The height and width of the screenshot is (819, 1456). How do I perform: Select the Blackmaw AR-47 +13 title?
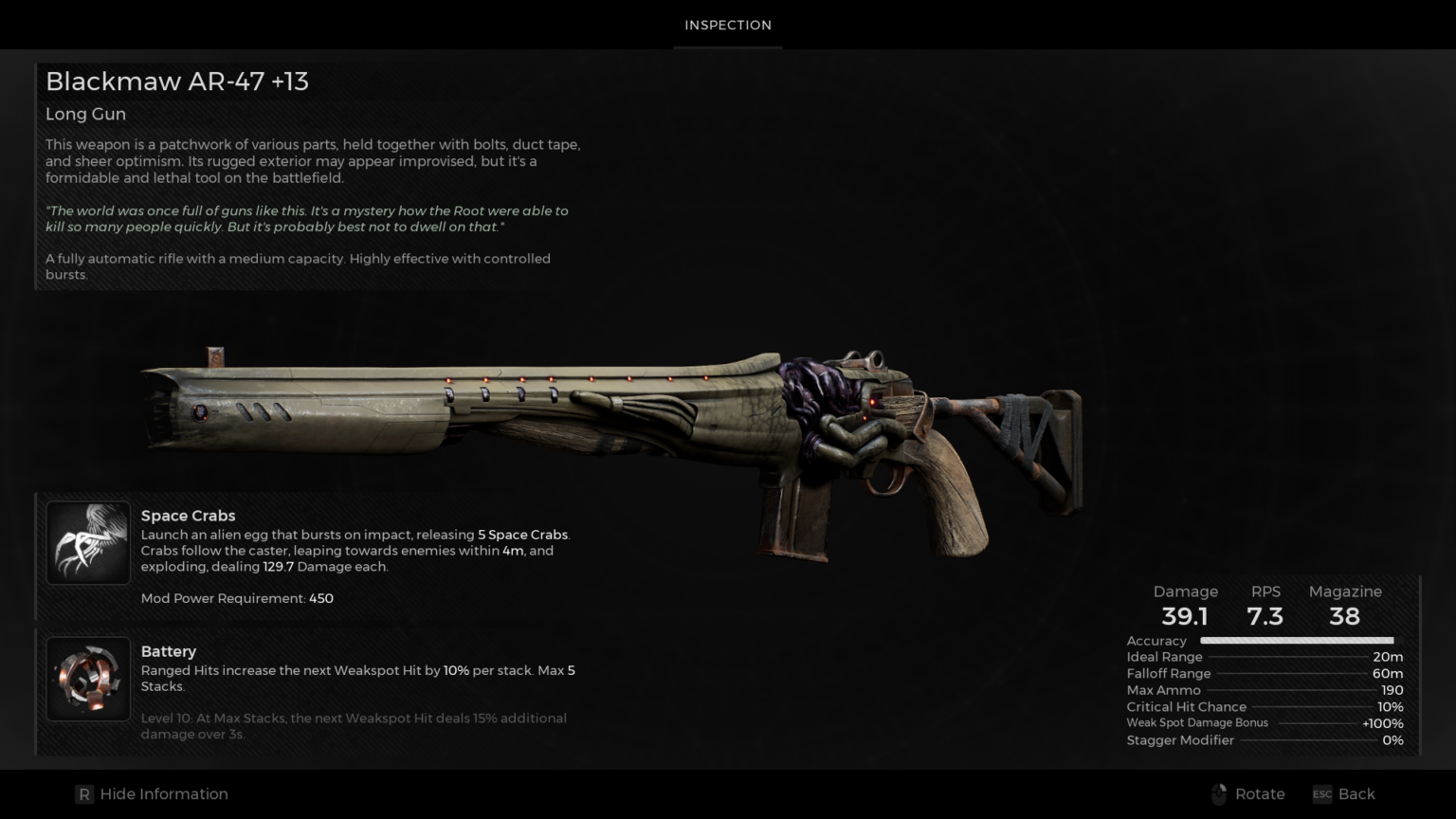click(x=177, y=82)
